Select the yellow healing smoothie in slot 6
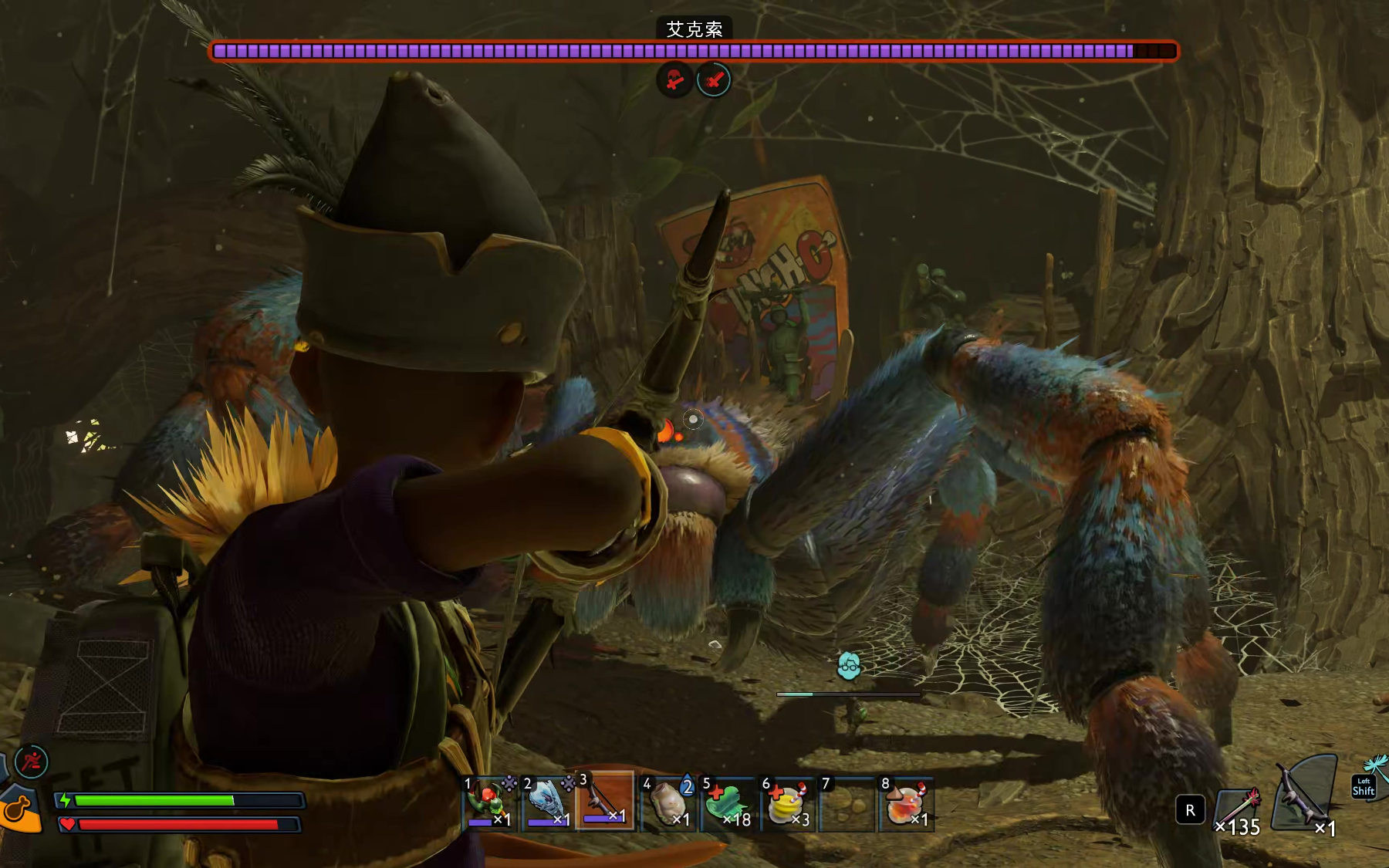The image size is (1389, 868). [787, 804]
